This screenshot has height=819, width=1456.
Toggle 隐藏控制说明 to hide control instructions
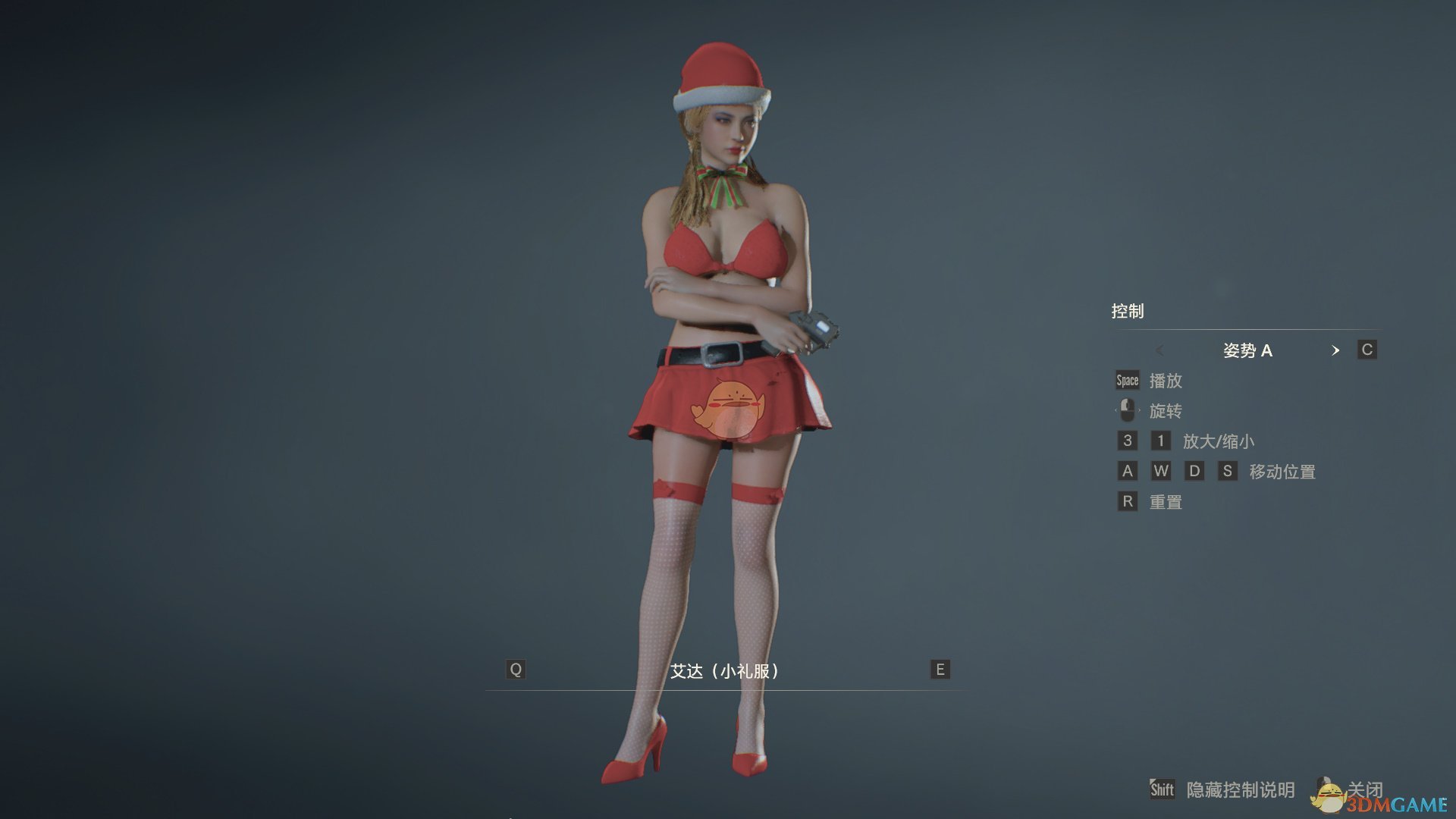tap(1240, 789)
